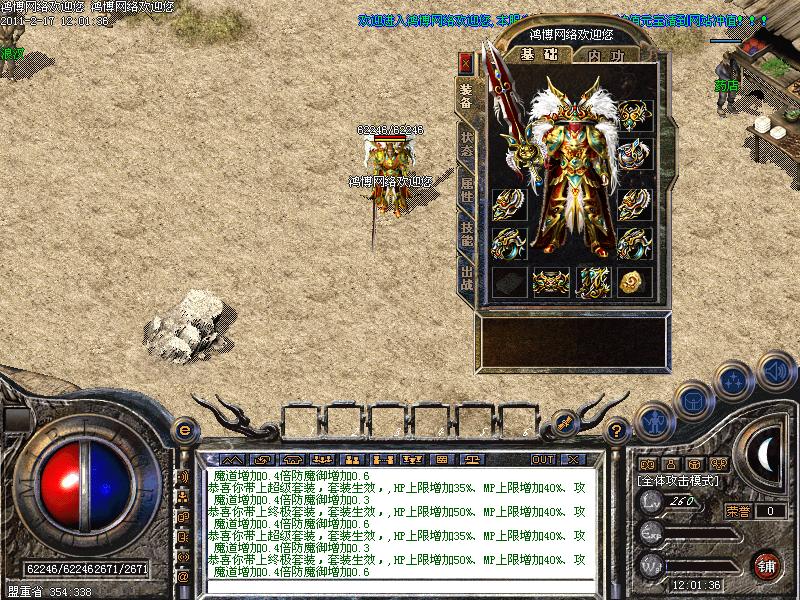Viewport: 800px width, 600px height.
Task: Click the OUT button above the chat
Action: point(542,459)
